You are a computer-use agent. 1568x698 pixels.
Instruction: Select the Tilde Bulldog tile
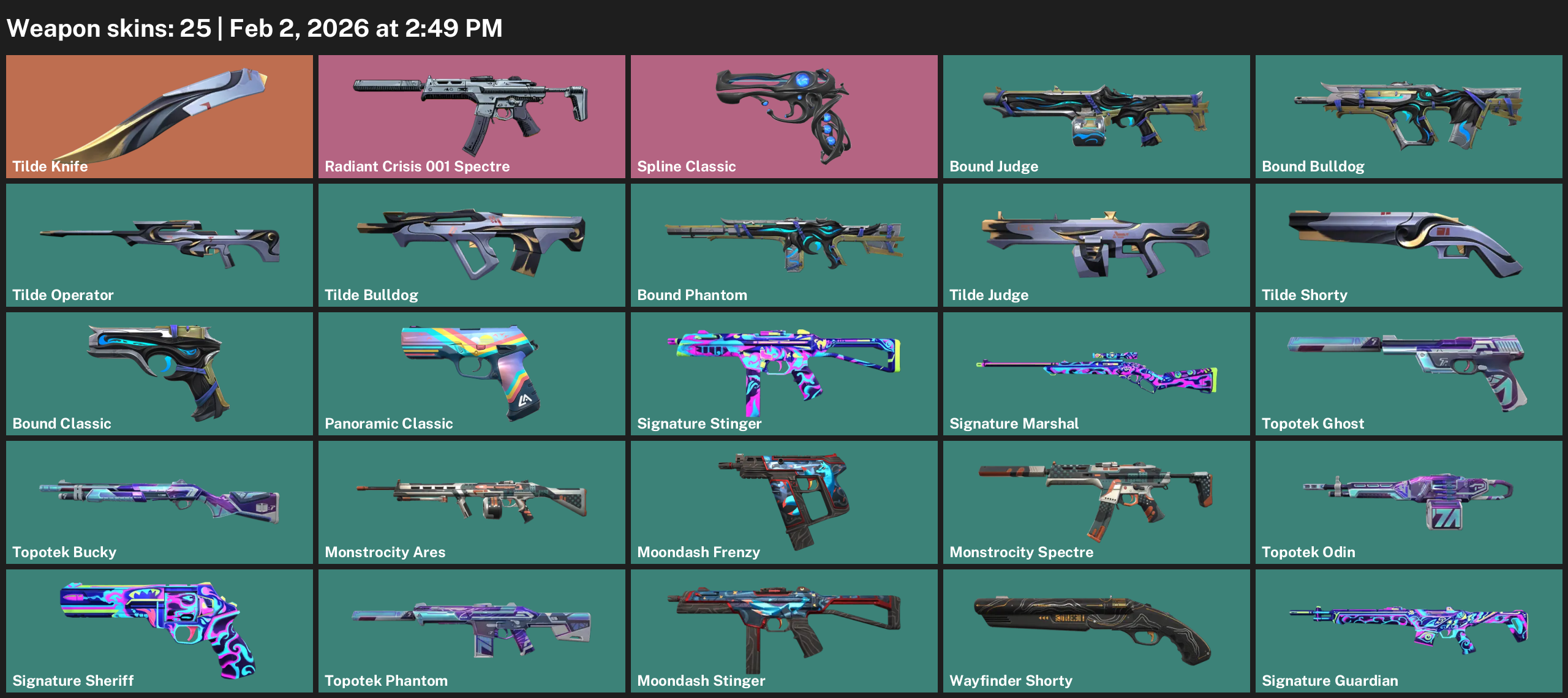click(472, 245)
